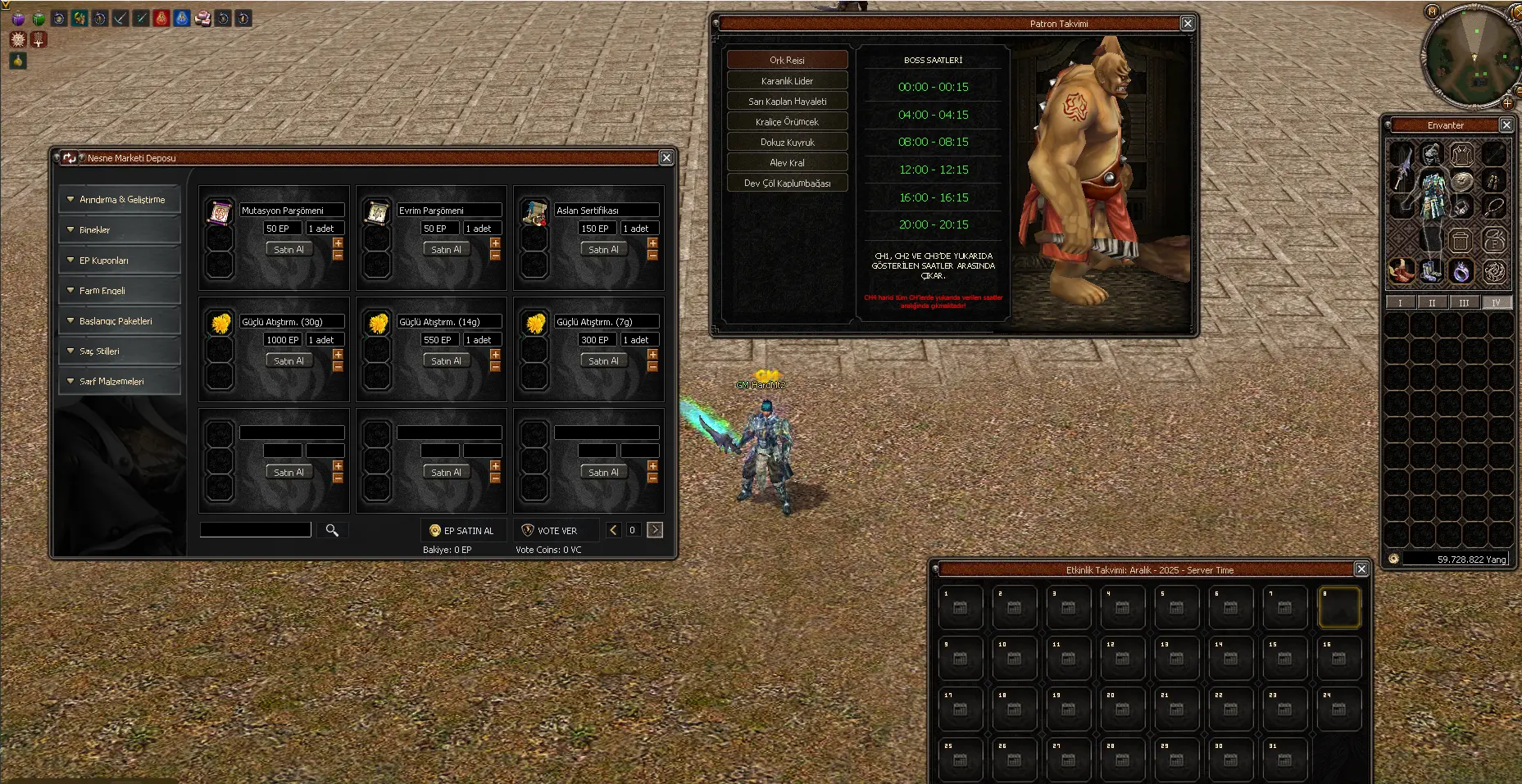Close the Patron Takvimi window
Viewport: 1522px width, 784px height.
pyautogui.click(x=1188, y=24)
